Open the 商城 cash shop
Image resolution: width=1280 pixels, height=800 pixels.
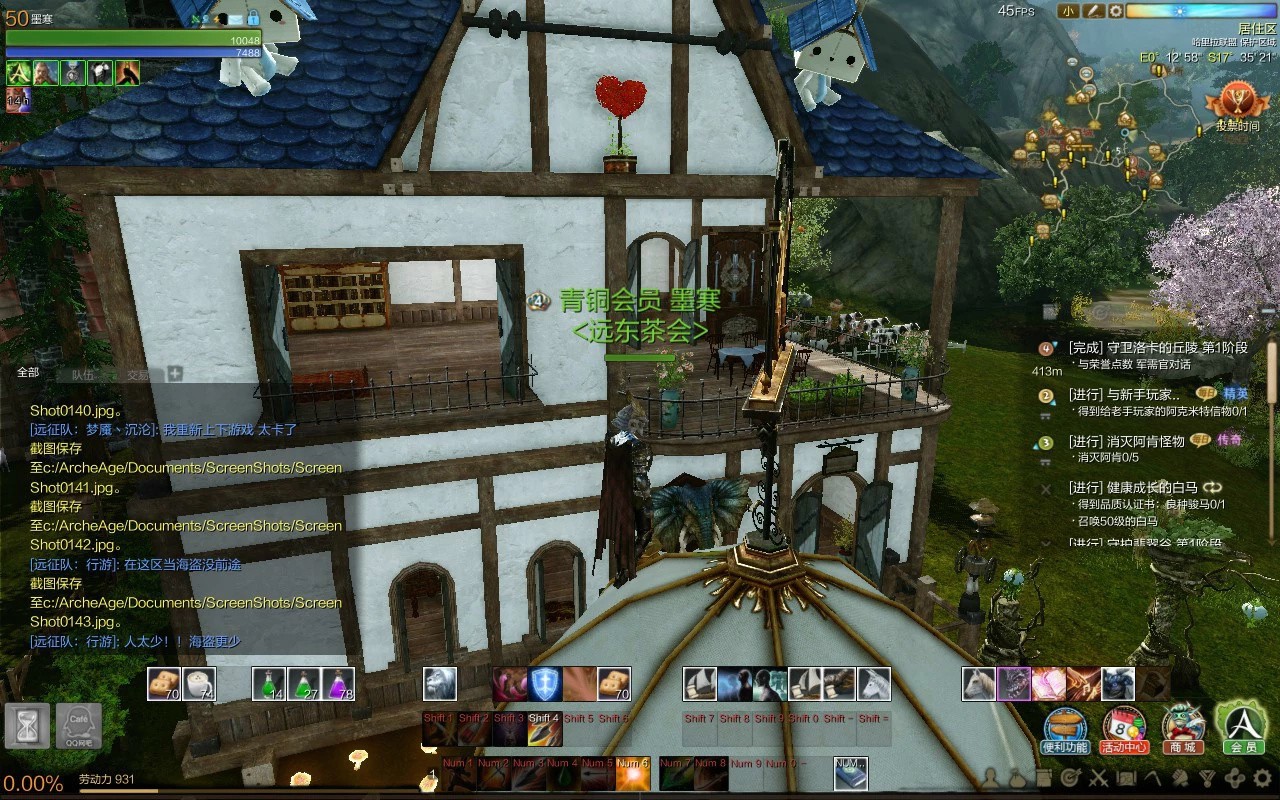[x=1183, y=728]
